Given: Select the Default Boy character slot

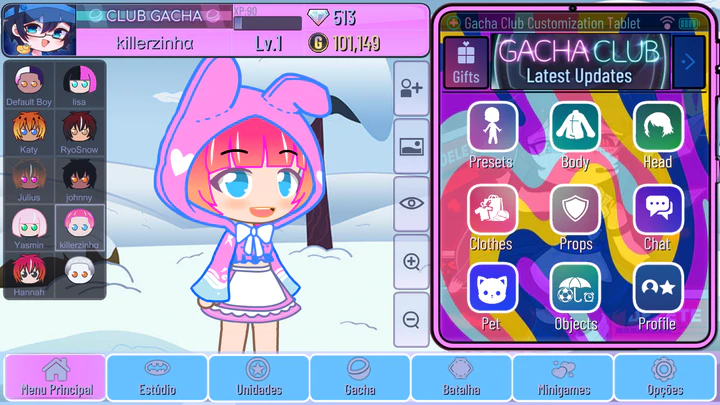Looking at the screenshot, I should tap(29, 84).
